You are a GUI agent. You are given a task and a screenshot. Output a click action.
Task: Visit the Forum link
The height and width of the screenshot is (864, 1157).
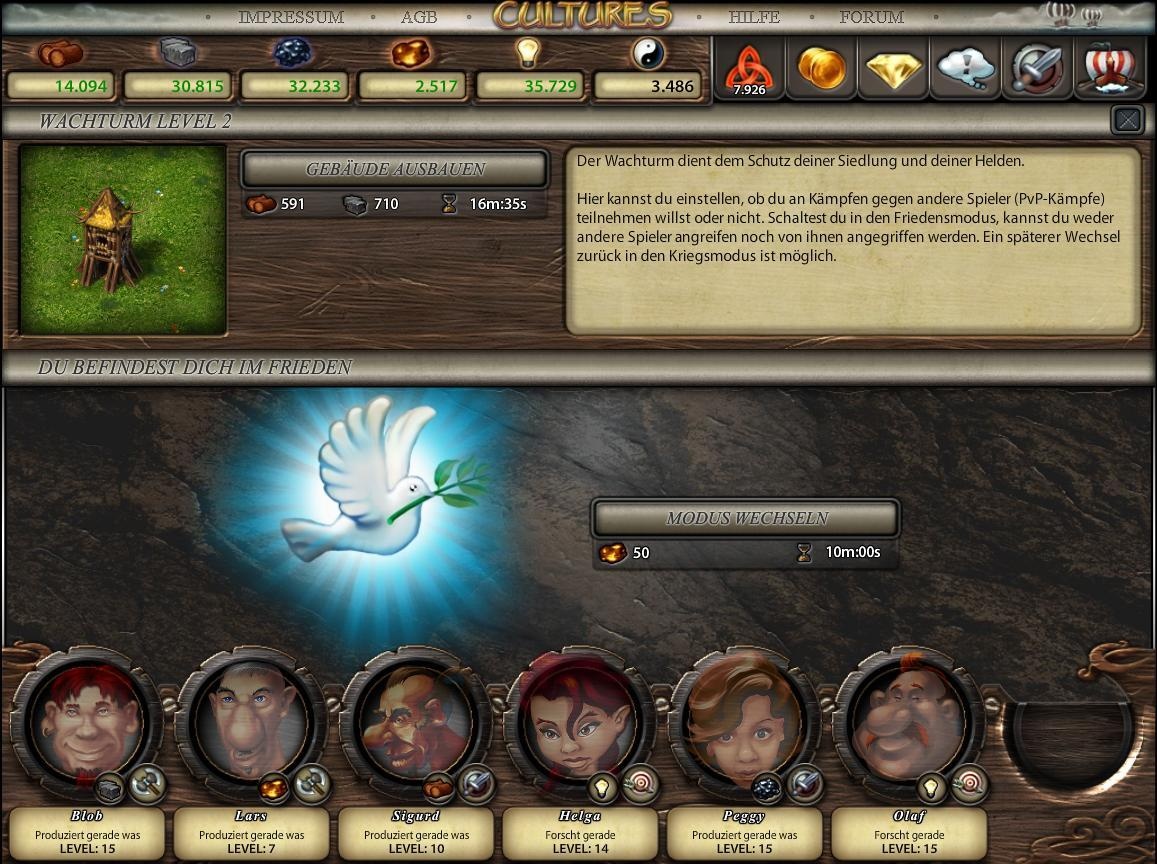(871, 17)
